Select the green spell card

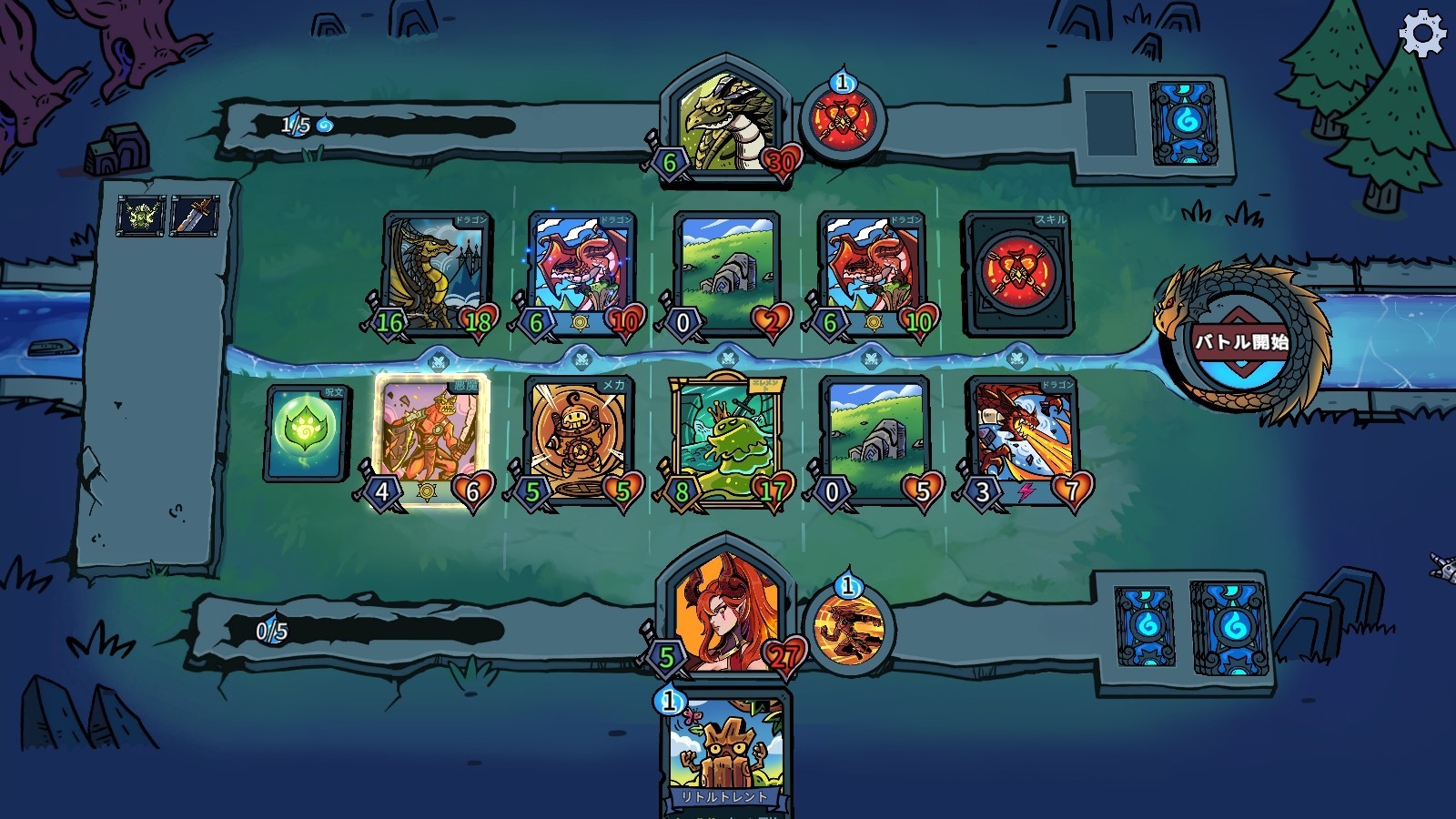click(x=307, y=431)
